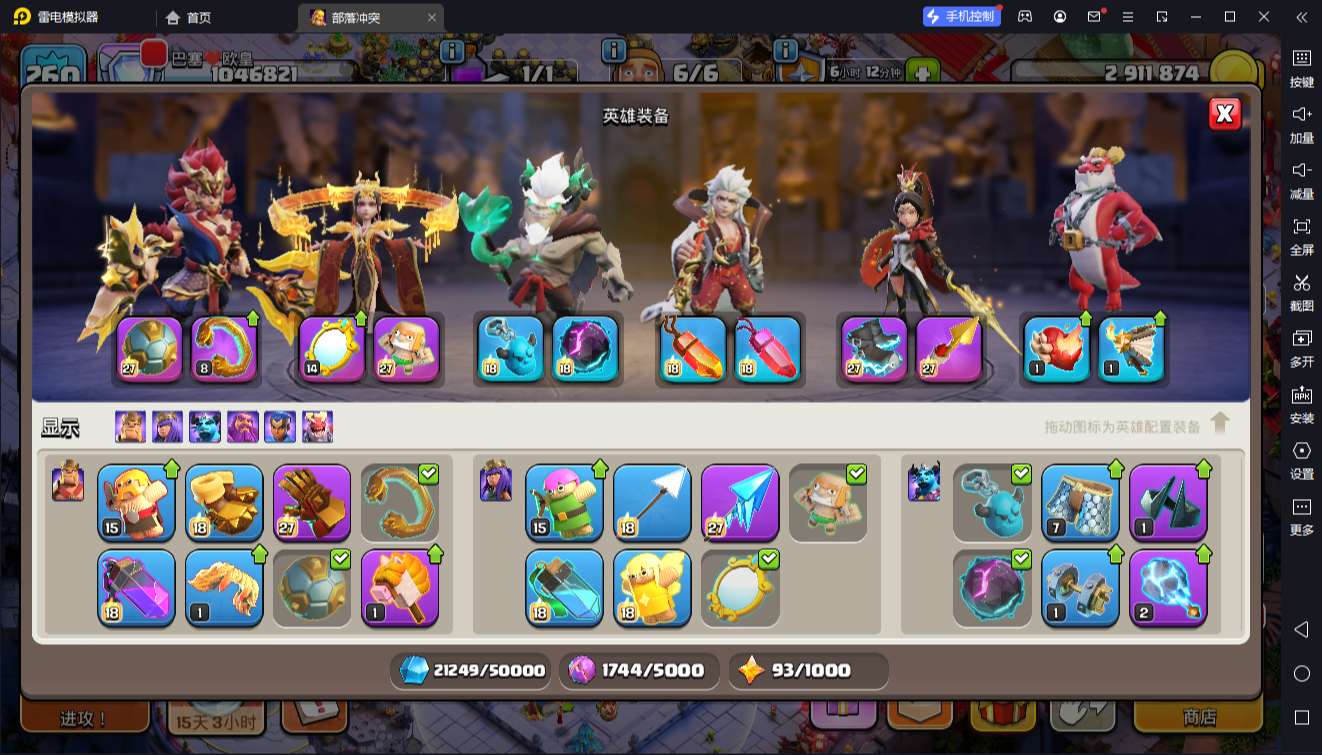Screen dimensions: 1322x755
Task: Open the emulator 首页 home tab
Action: click(189, 17)
